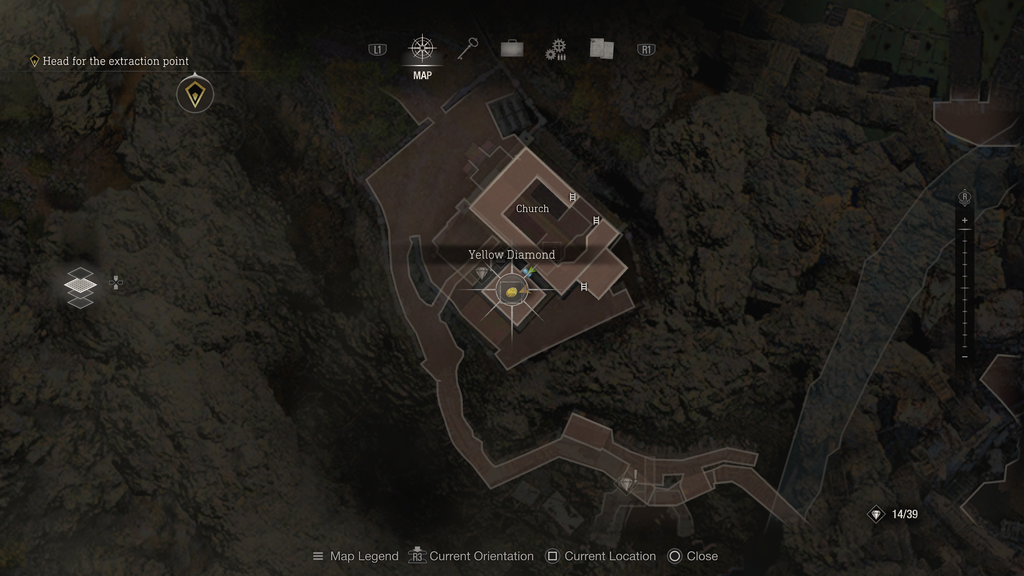Viewport: 1024px width, 576px height.
Task: Pick the gemstone treasure icon near the church
Action: pos(484,273)
